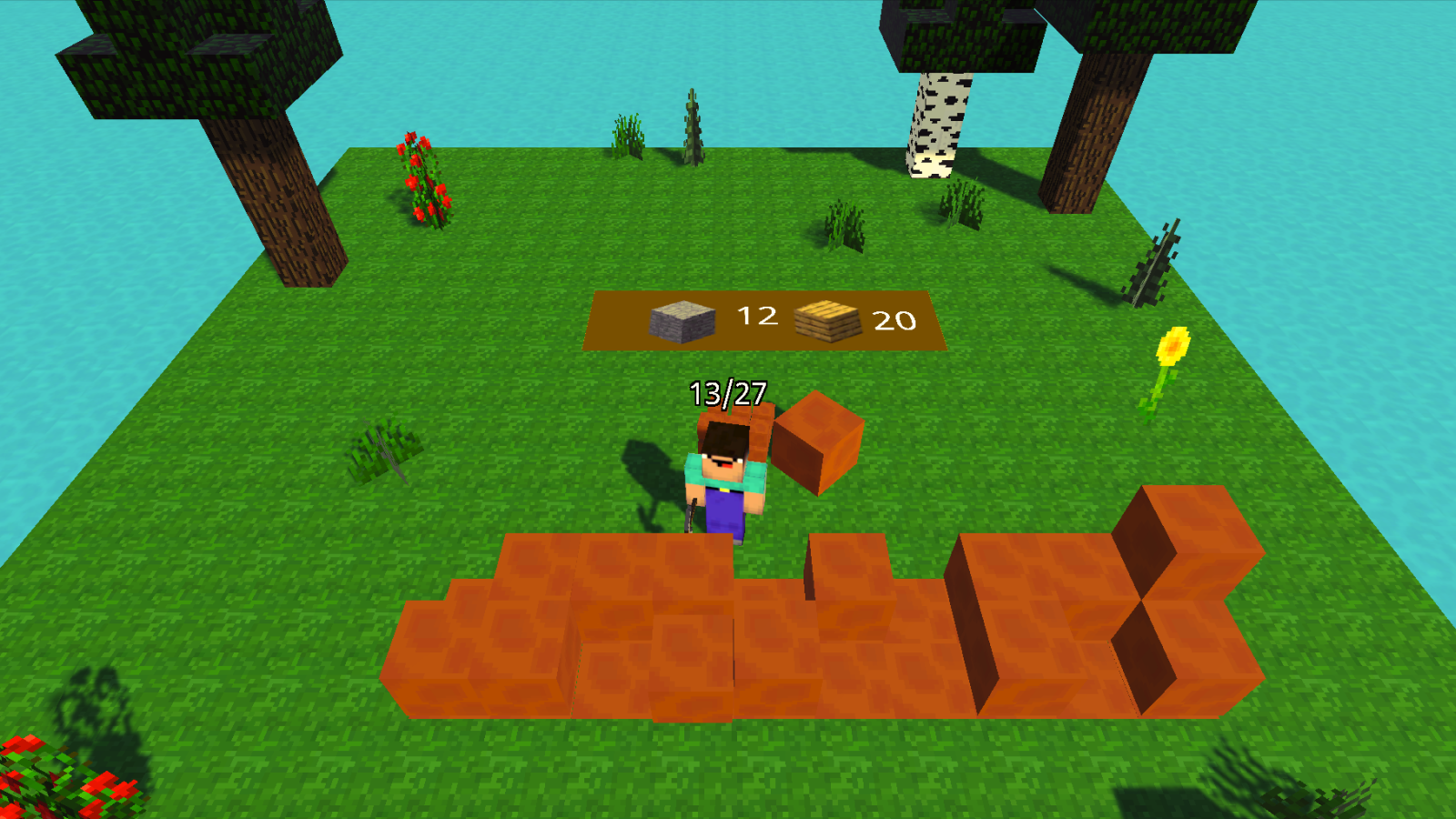
Task: Select the wooden planks icon on the resource panel
Action: (826, 318)
